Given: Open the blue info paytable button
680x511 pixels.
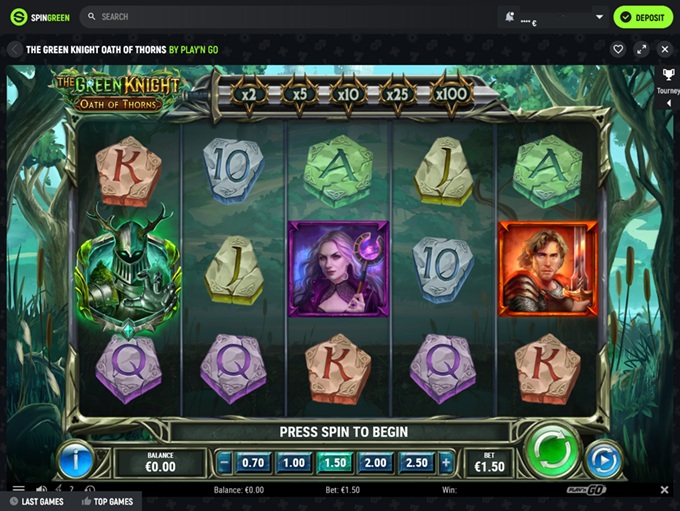Looking at the screenshot, I should coord(76,460).
